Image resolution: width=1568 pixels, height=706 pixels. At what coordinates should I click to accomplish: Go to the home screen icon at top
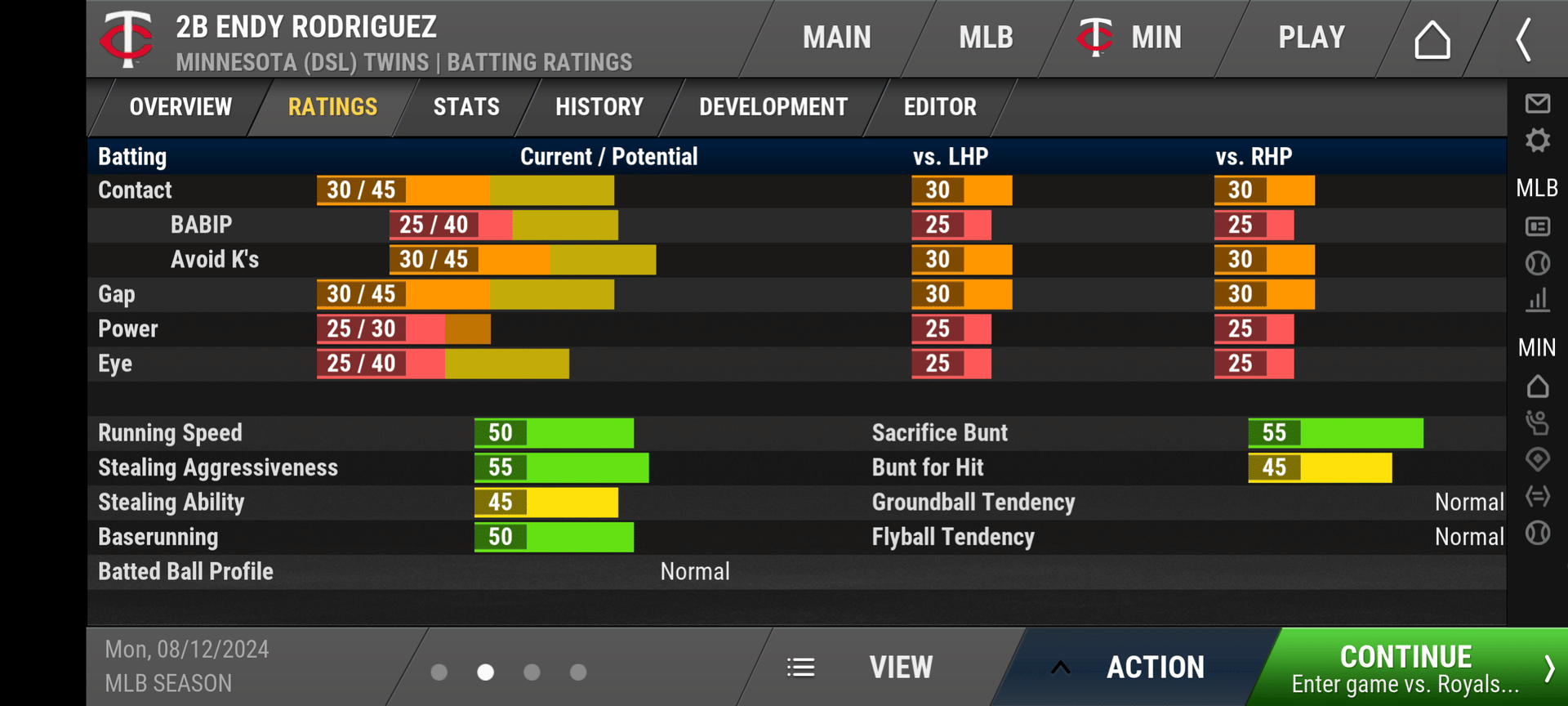click(x=1432, y=39)
